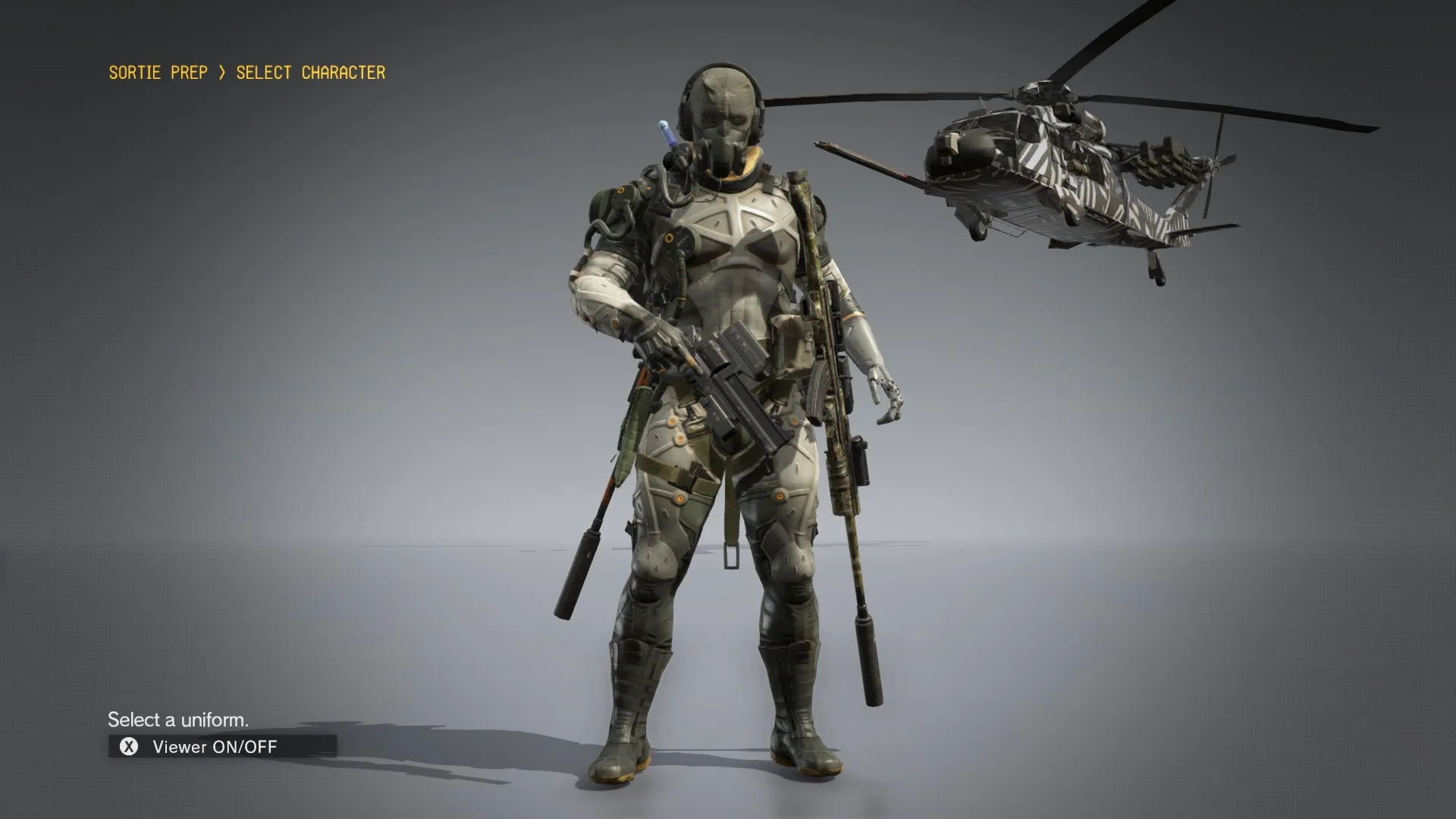This screenshot has height=819, width=1456.
Task: Open the SELECT CHARACTER menu header
Action: [x=309, y=72]
